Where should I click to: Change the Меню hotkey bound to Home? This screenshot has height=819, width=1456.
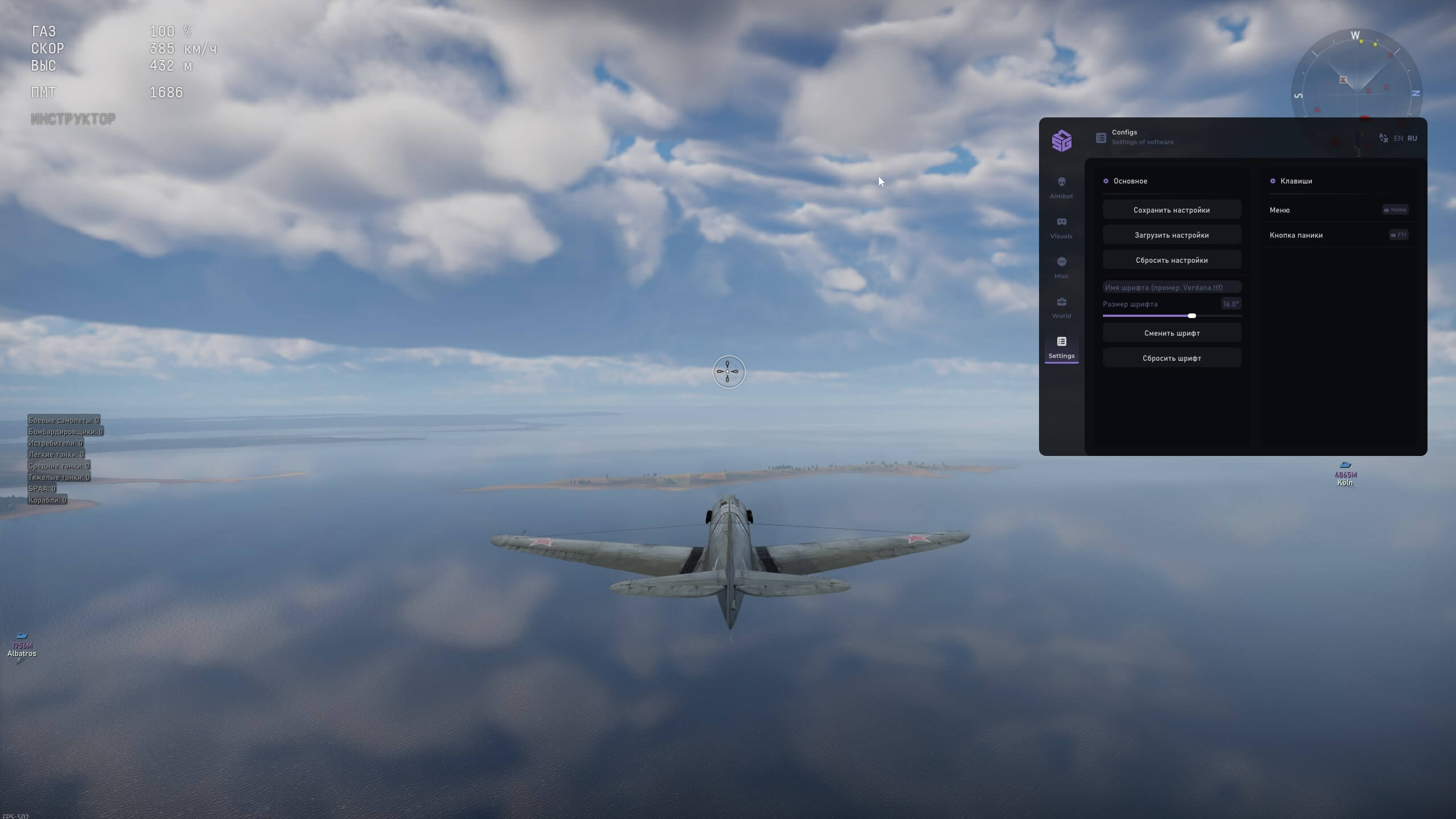pyautogui.click(x=1395, y=210)
